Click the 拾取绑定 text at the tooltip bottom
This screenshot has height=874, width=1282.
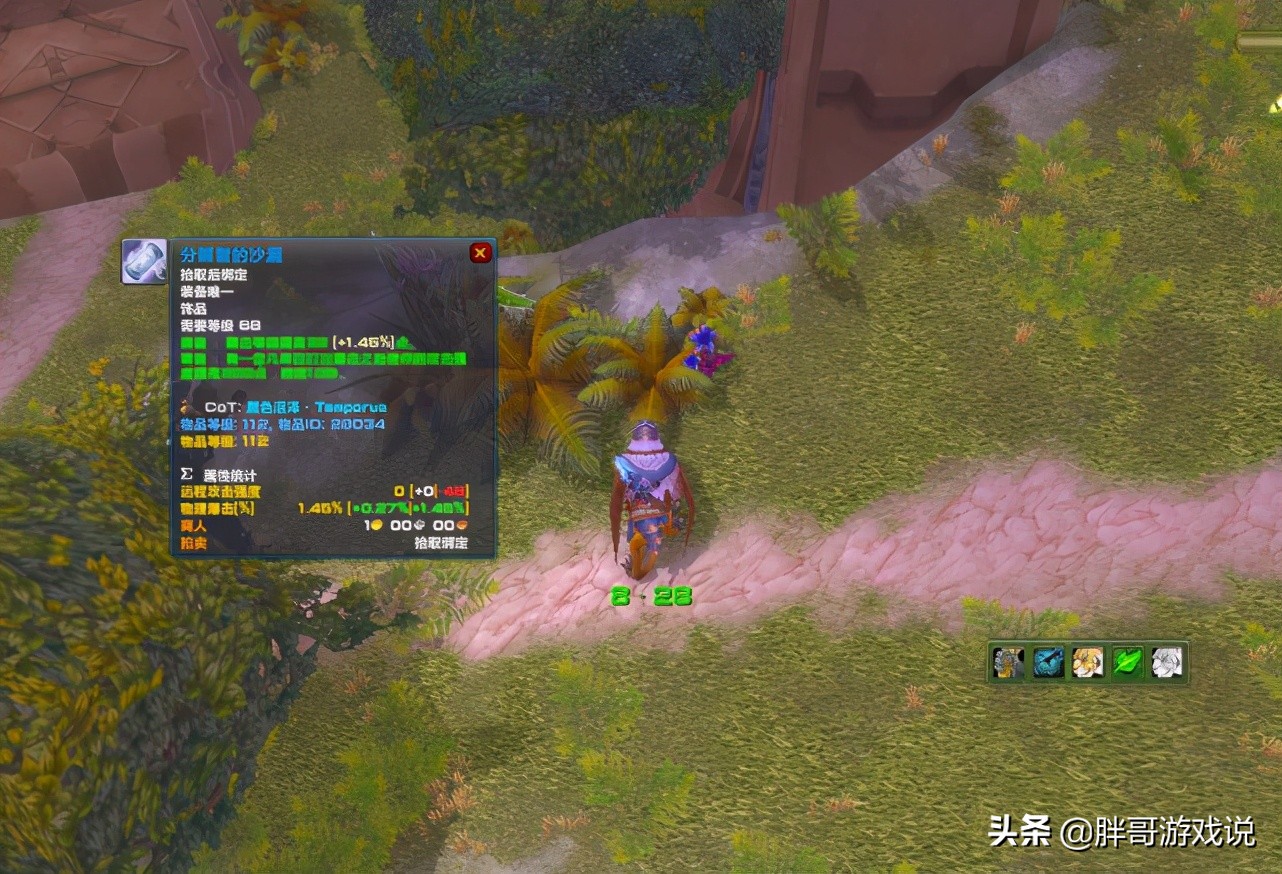click(x=440, y=542)
